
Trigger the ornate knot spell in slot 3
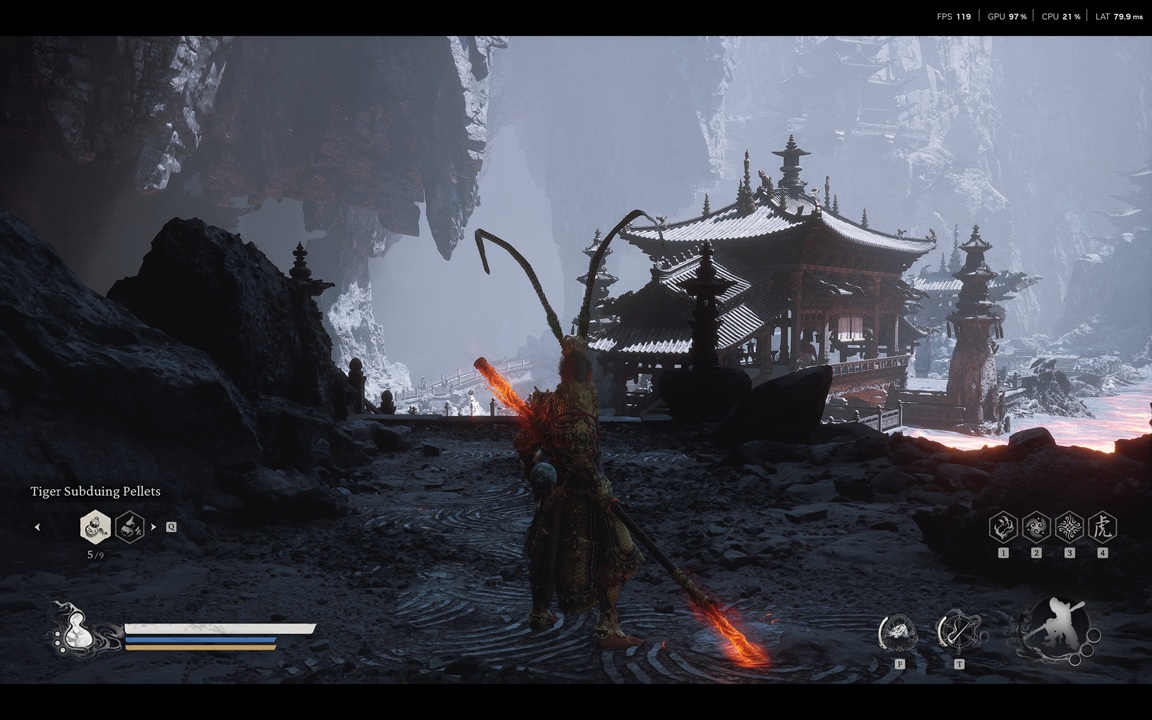[x=1069, y=527]
